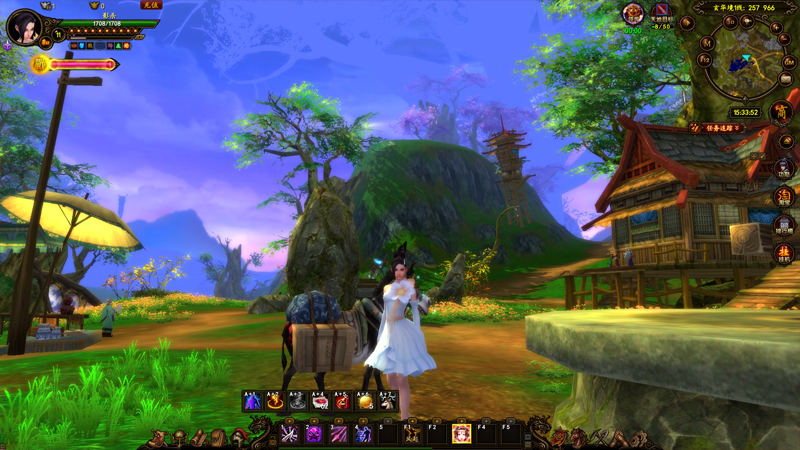Select the orange flame ring quick item

tap(274, 401)
